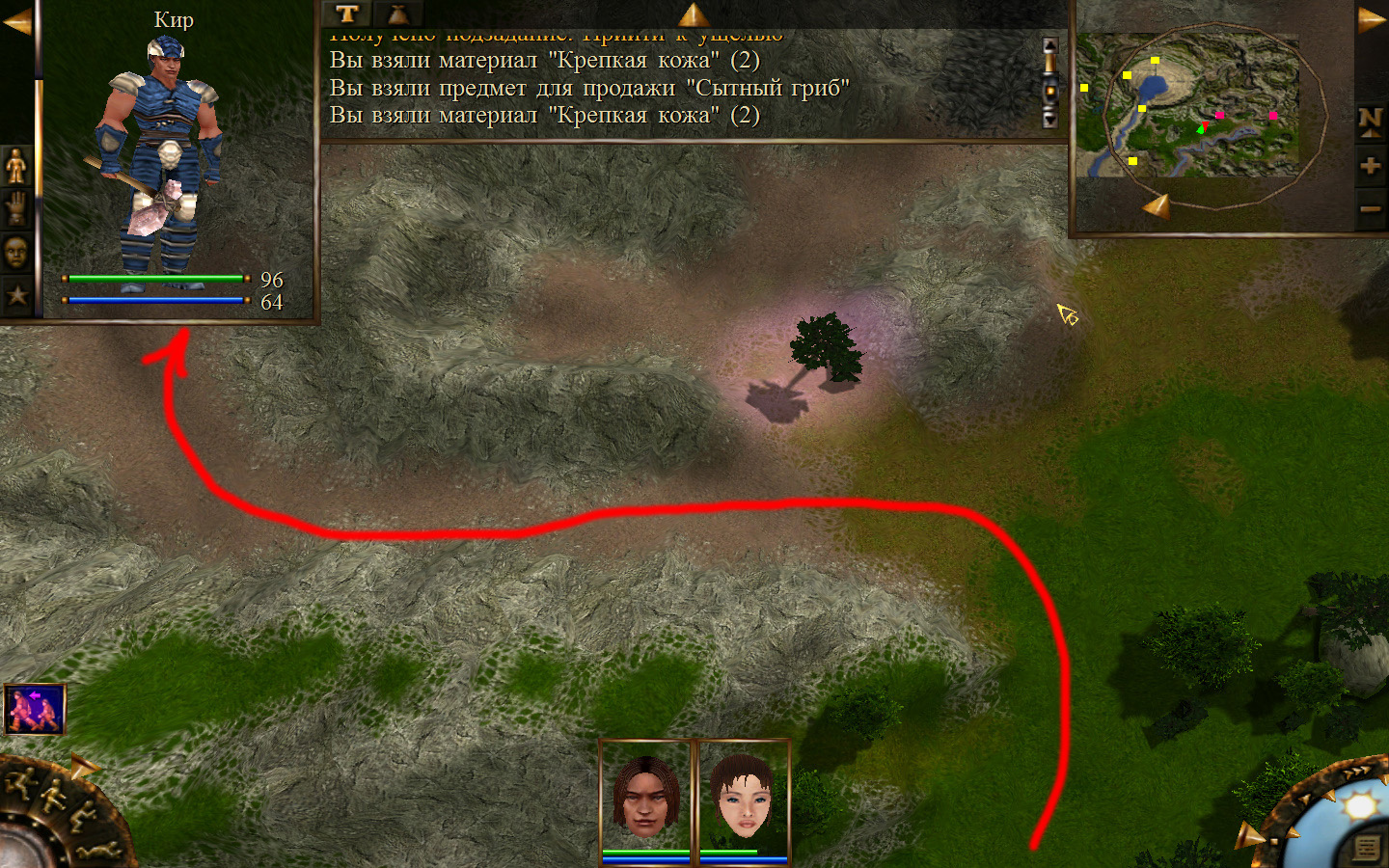Select the long-haired male party member portrait
The image size is (1389, 868).
pyautogui.click(x=646, y=797)
